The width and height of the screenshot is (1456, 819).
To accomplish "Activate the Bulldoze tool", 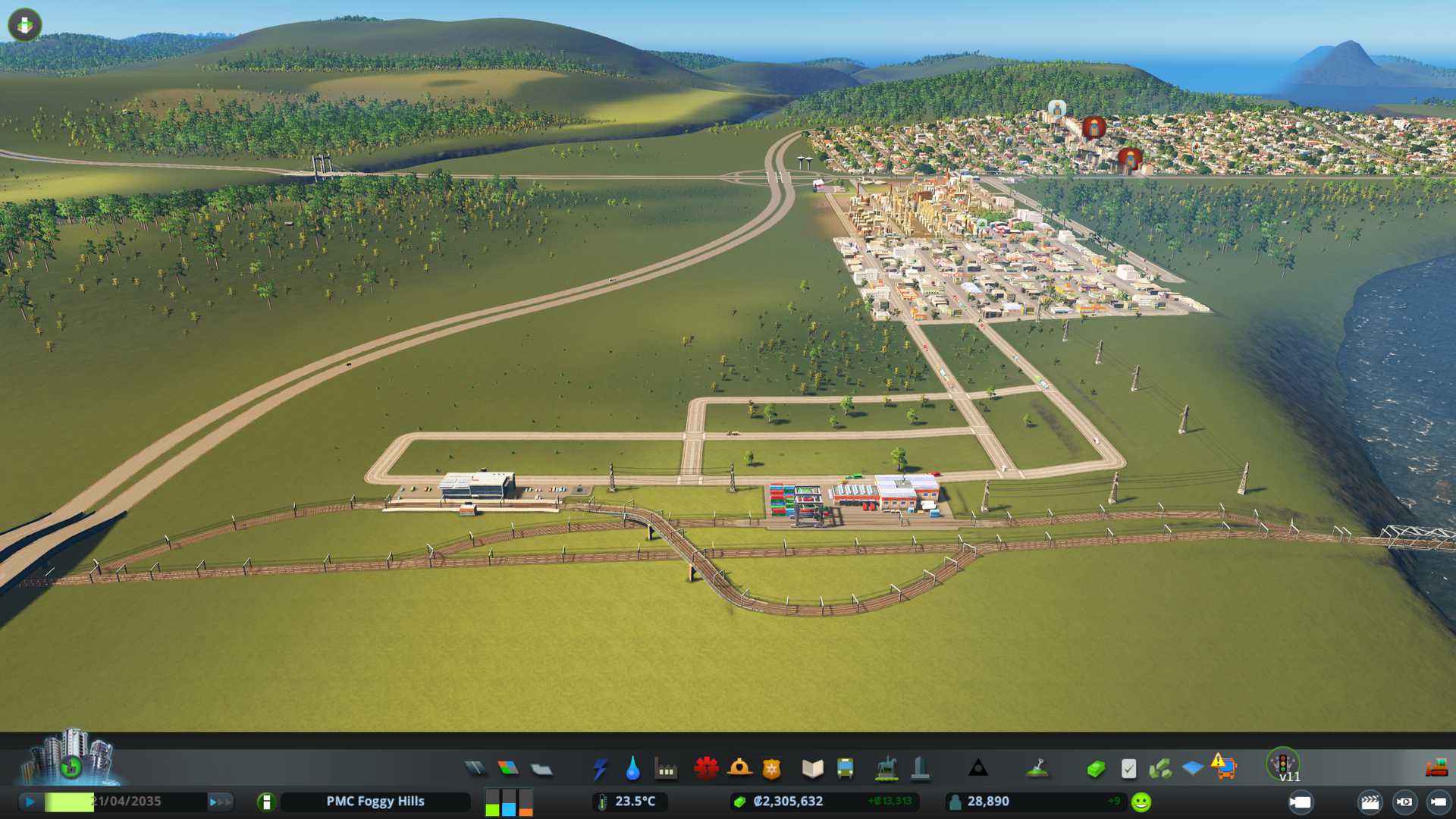I will 1436,769.
